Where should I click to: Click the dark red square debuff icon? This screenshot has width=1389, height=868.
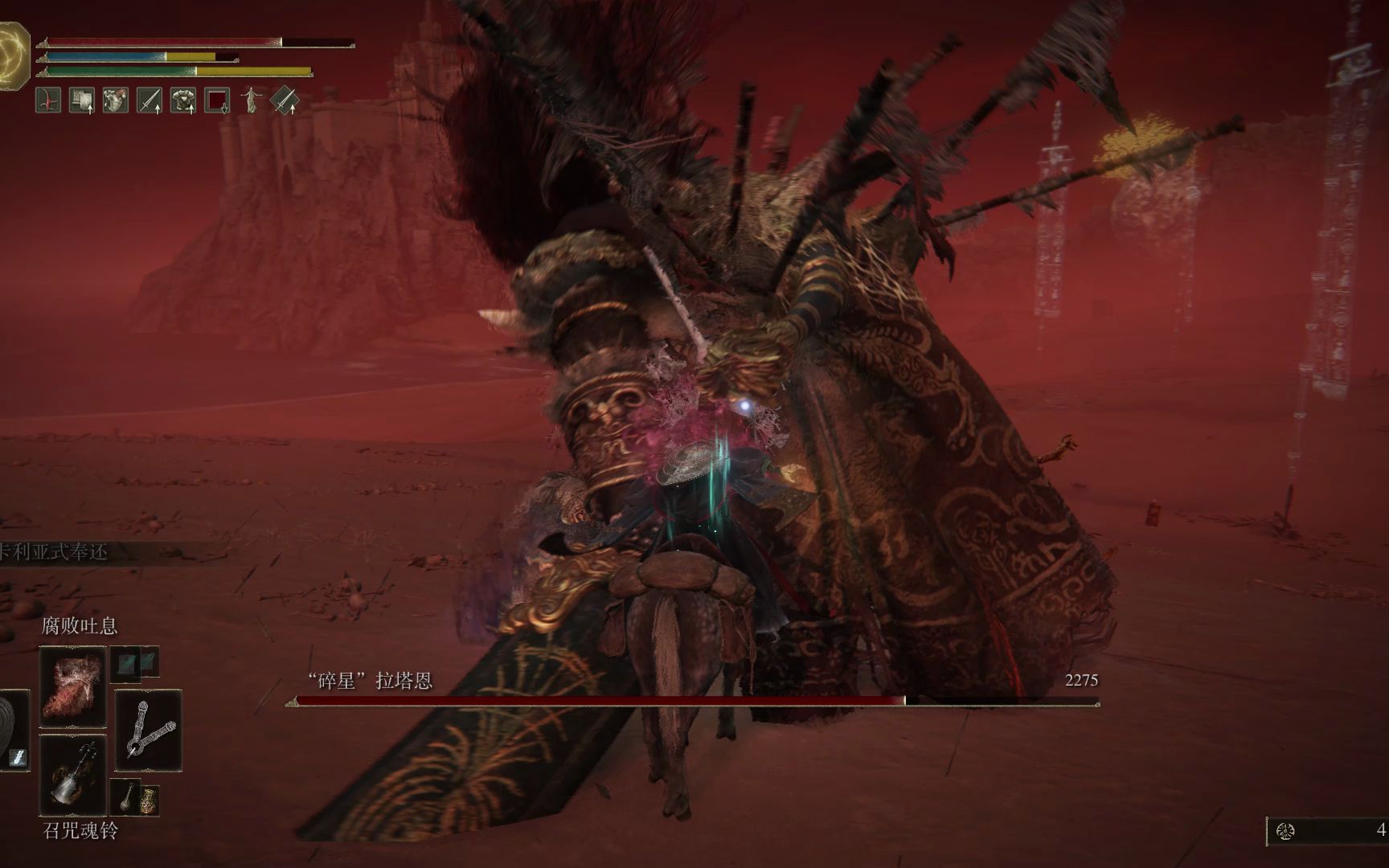pos(217,100)
